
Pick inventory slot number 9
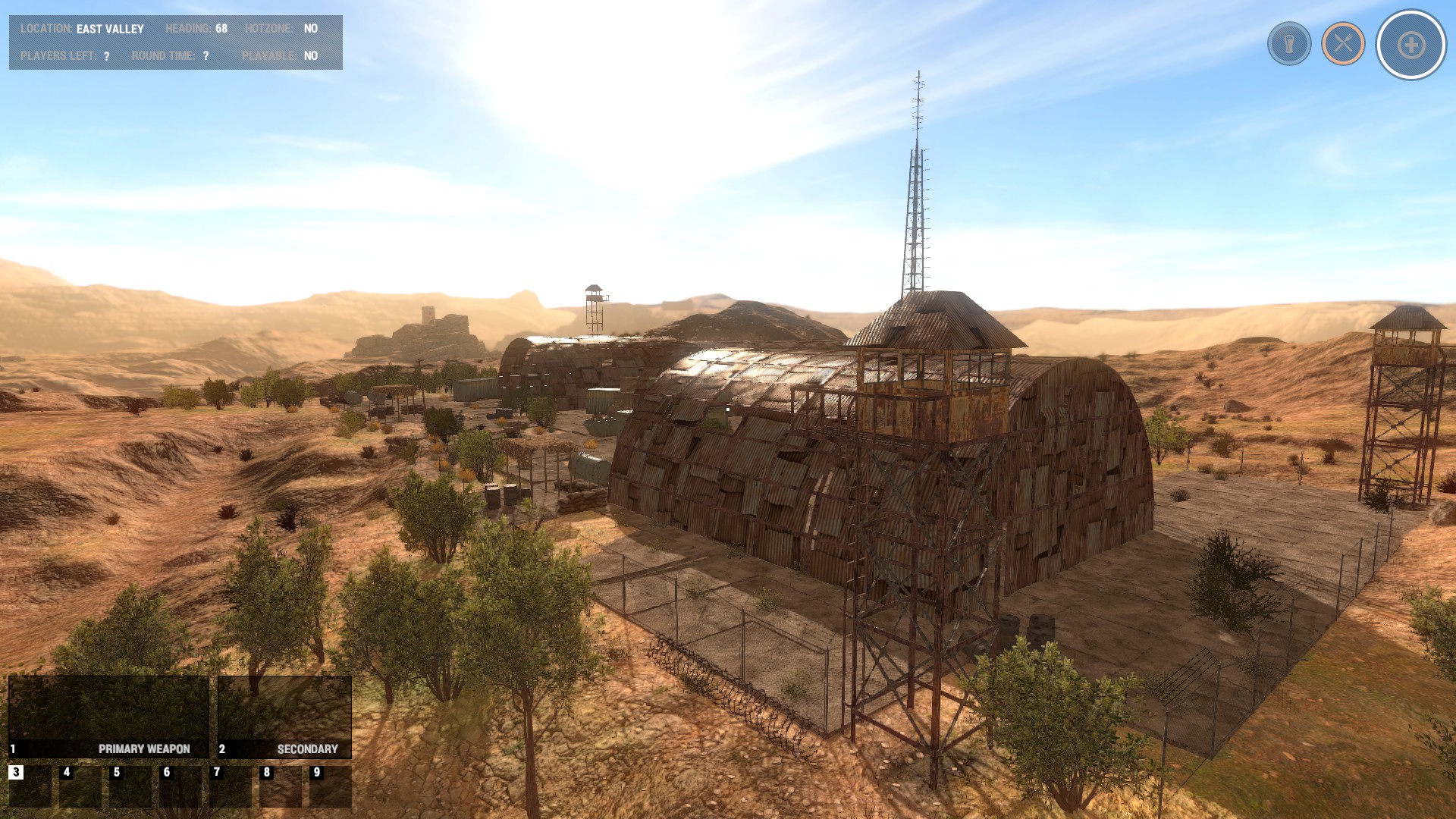coord(331,786)
